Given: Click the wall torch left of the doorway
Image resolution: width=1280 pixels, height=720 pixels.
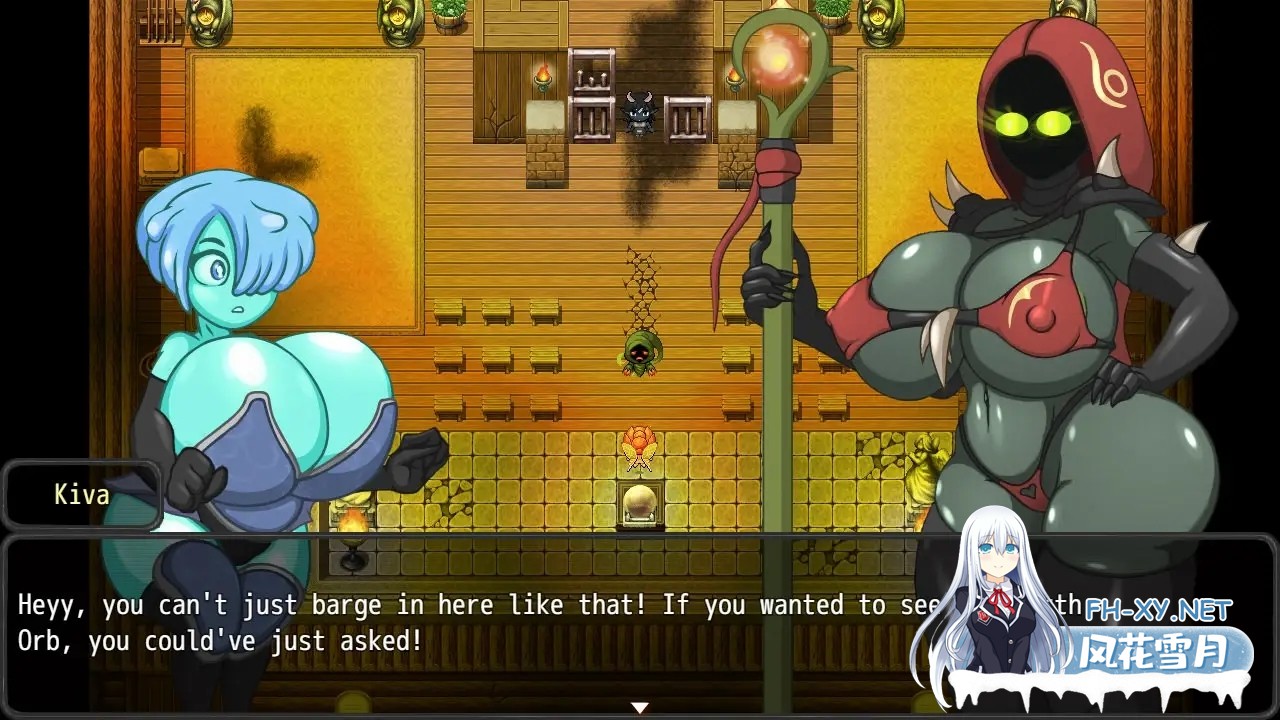Looking at the screenshot, I should 544,77.
